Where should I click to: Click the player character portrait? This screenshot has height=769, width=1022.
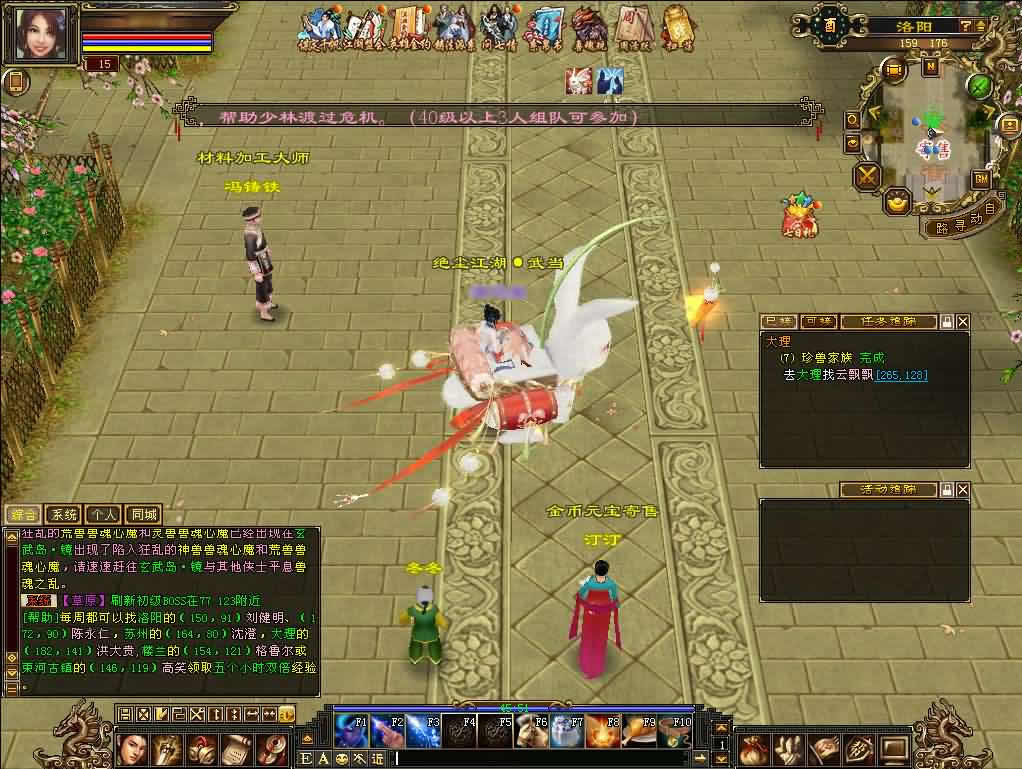point(41,34)
